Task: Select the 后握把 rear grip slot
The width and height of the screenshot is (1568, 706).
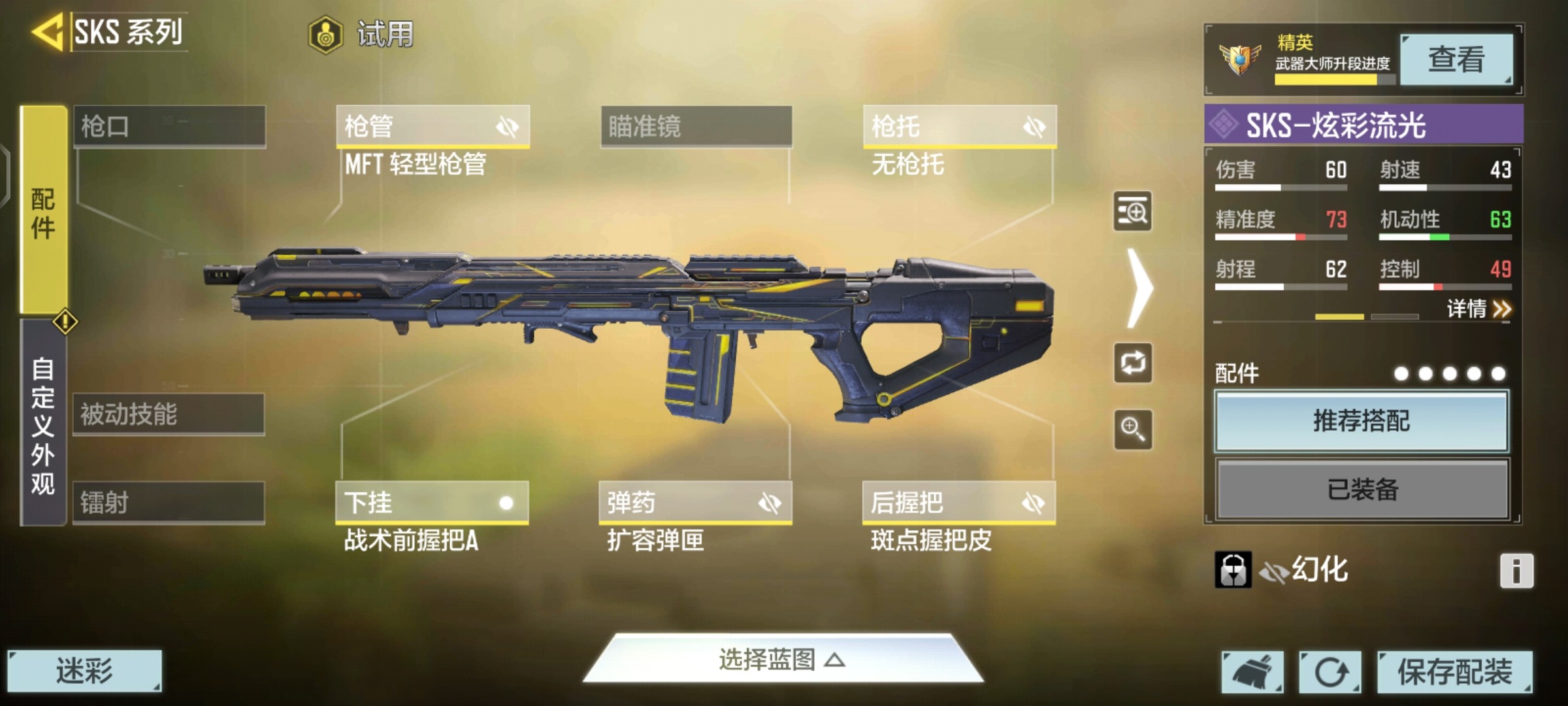Action: pos(958,503)
